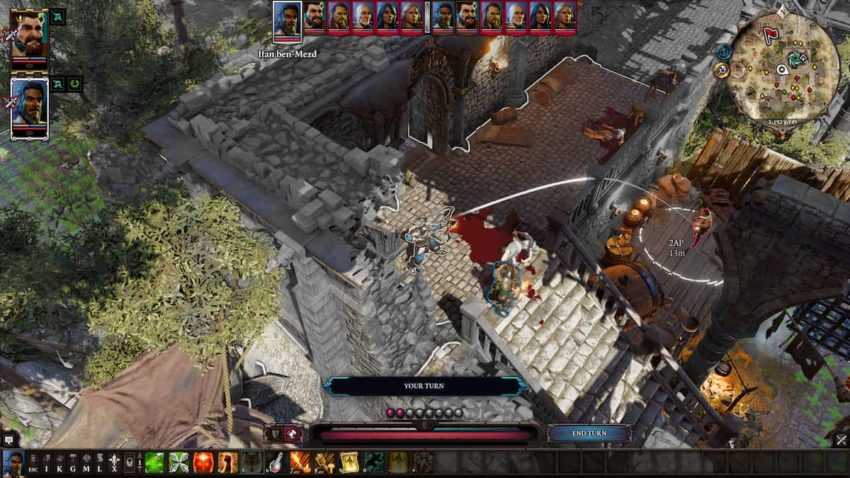Image resolution: width=850 pixels, height=478 pixels.
Task: Click the green status icon beside bearded portrait
Action: (x=57, y=17)
